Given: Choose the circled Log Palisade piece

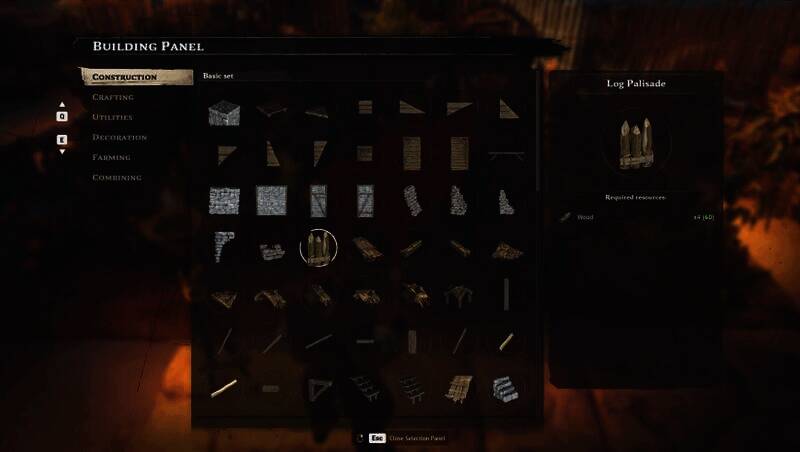Looking at the screenshot, I should (318, 248).
